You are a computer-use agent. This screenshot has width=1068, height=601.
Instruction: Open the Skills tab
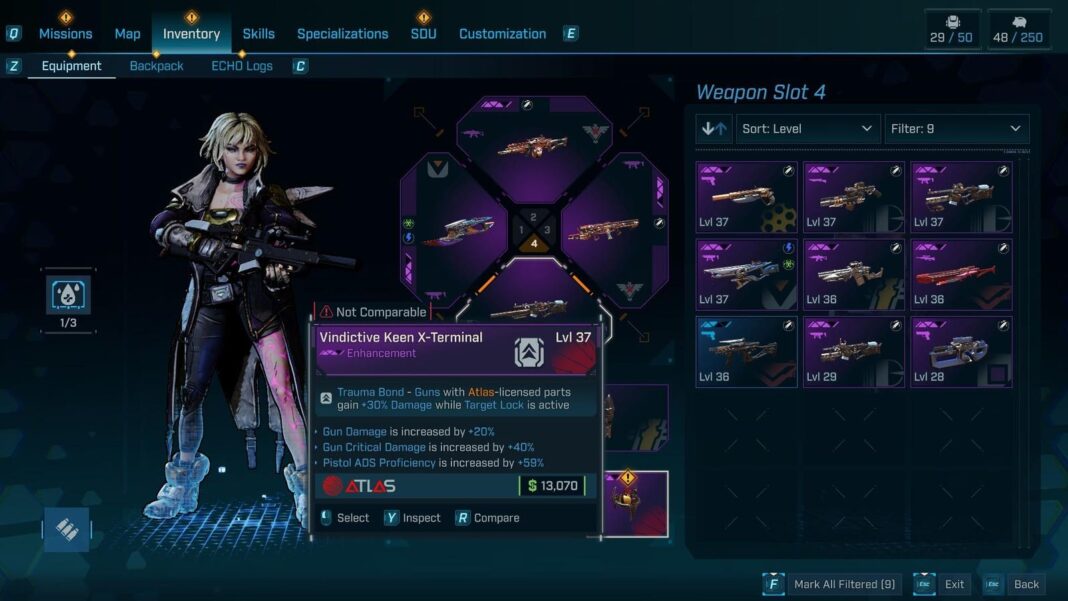pyautogui.click(x=258, y=34)
